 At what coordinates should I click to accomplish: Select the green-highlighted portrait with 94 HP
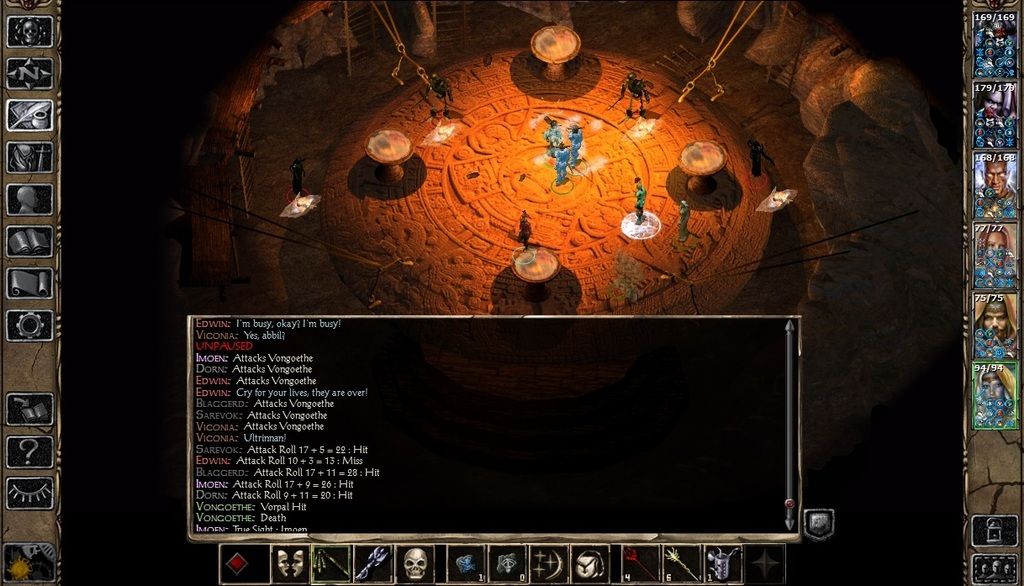pos(995,396)
